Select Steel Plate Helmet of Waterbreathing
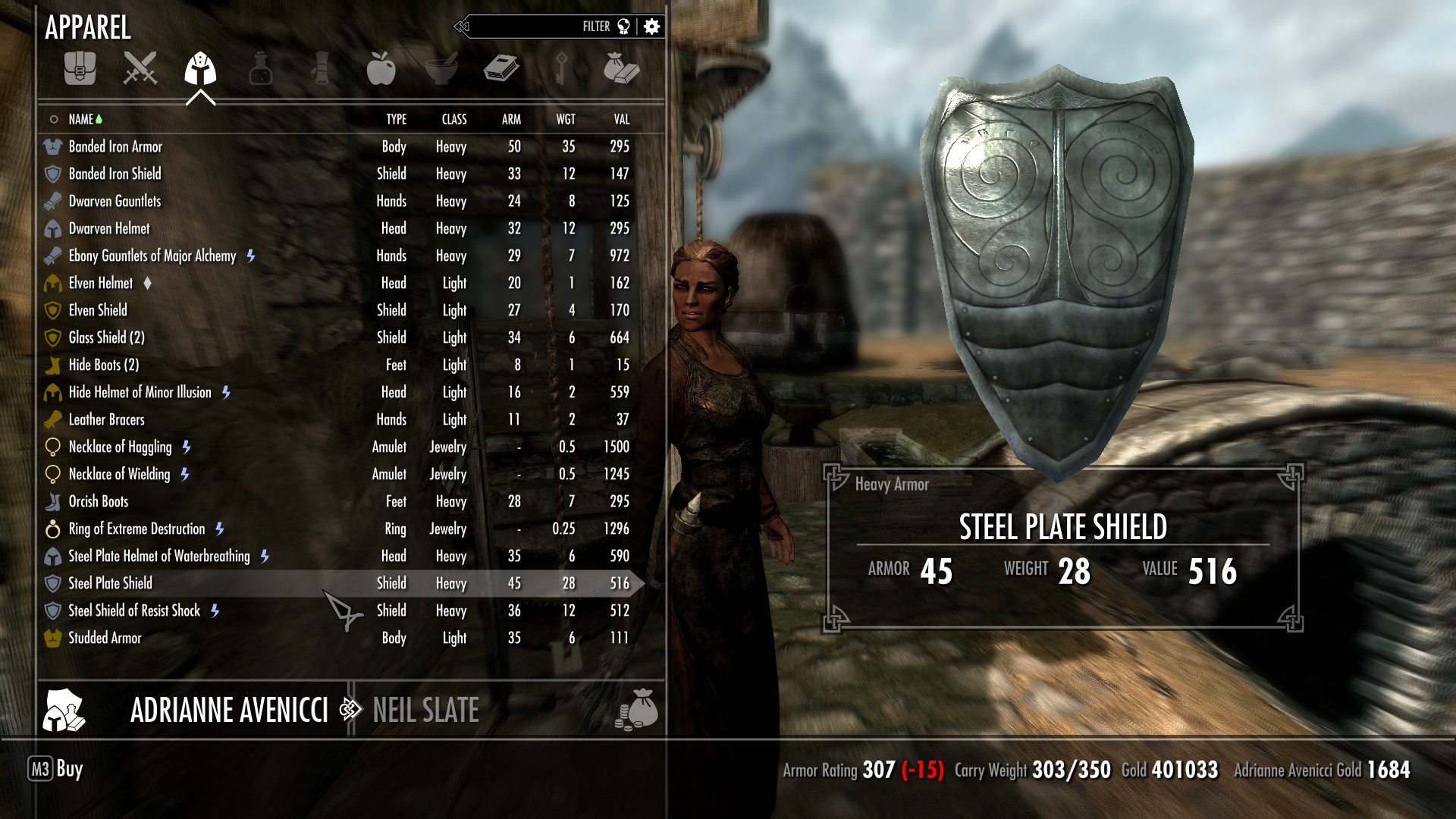 point(158,556)
